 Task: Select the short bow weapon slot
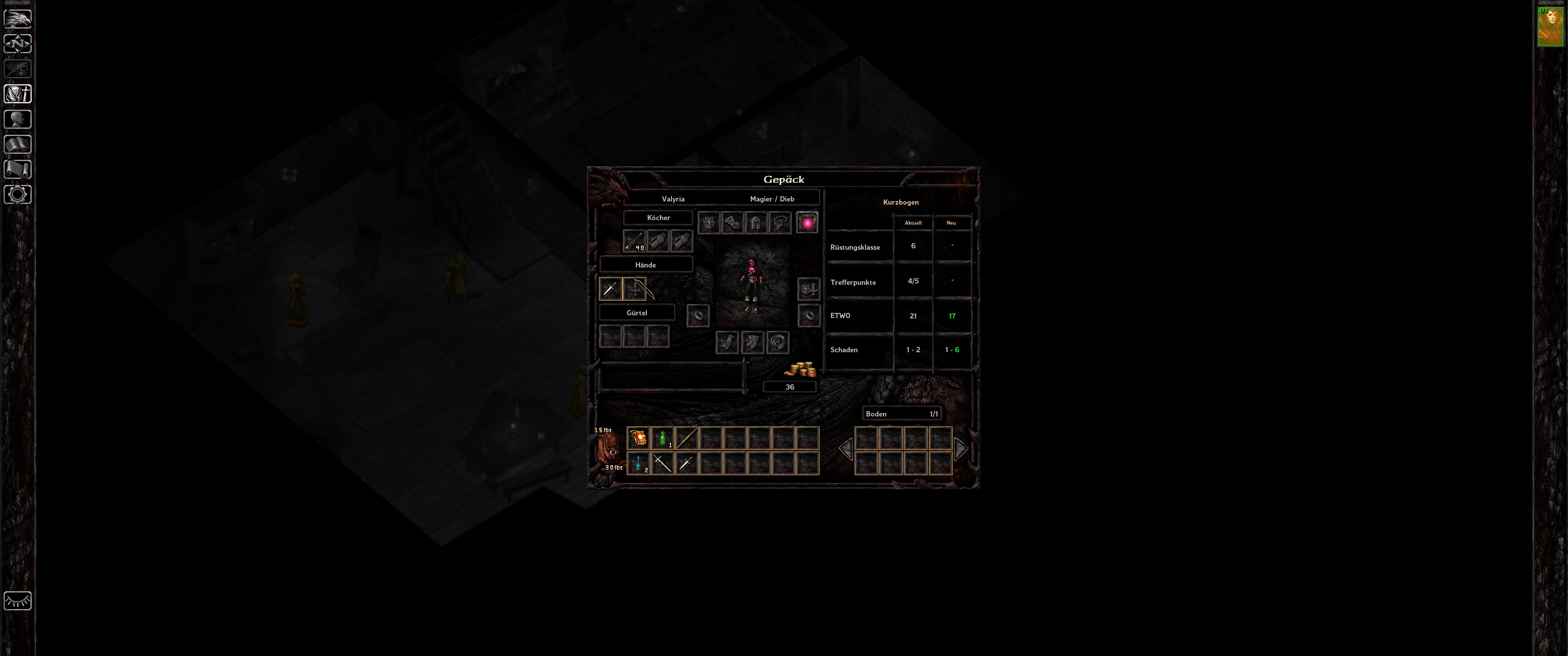635,289
